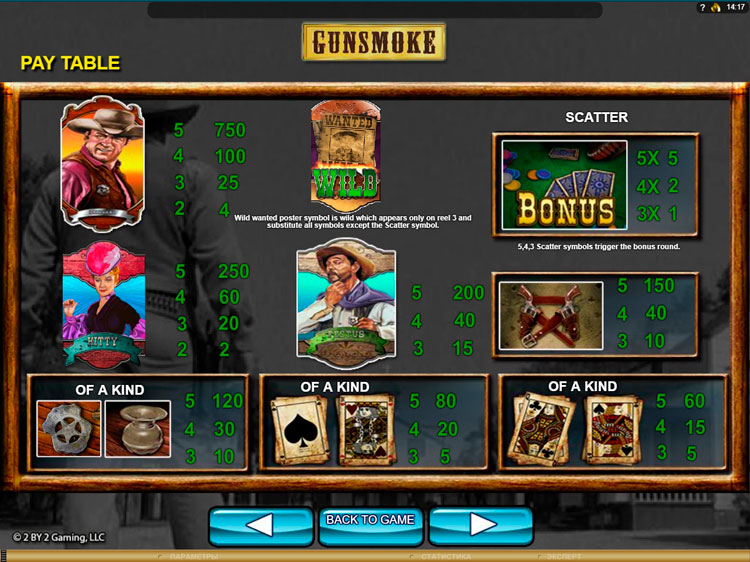Screen dimensions: 750x562
Task: Go to the previous pay table page
Action: point(258,524)
